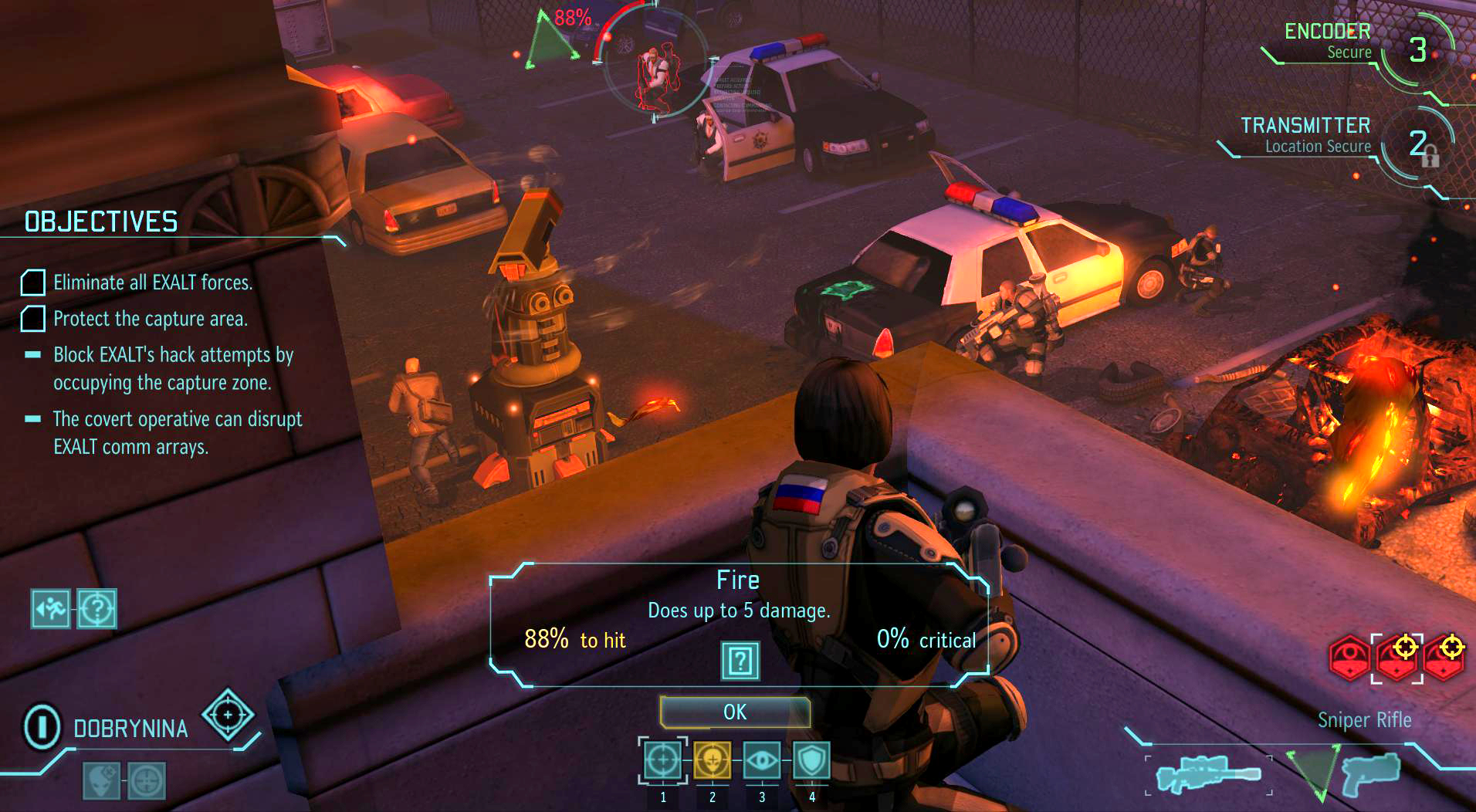
Task: Enter Overwatch using the eye icon
Action: point(763,760)
